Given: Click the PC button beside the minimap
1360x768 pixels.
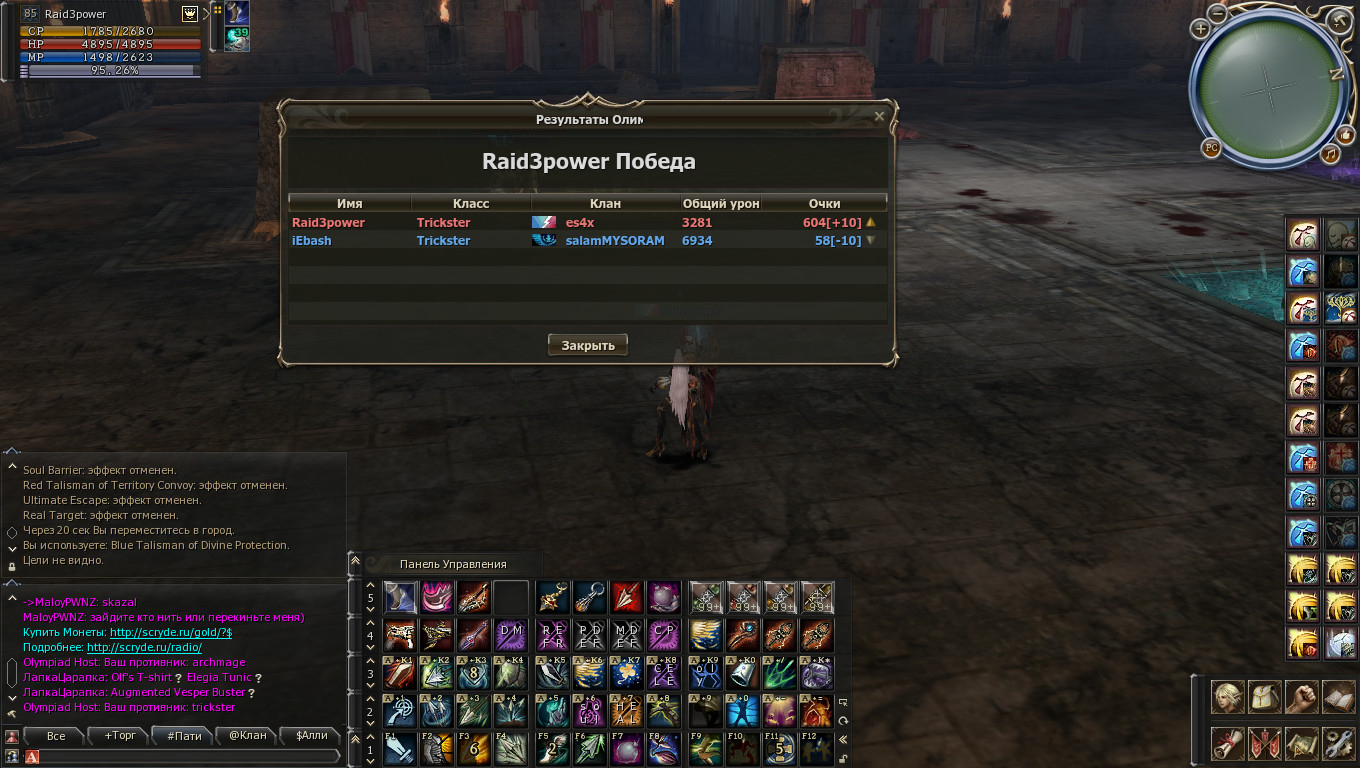Looking at the screenshot, I should point(1211,148).
